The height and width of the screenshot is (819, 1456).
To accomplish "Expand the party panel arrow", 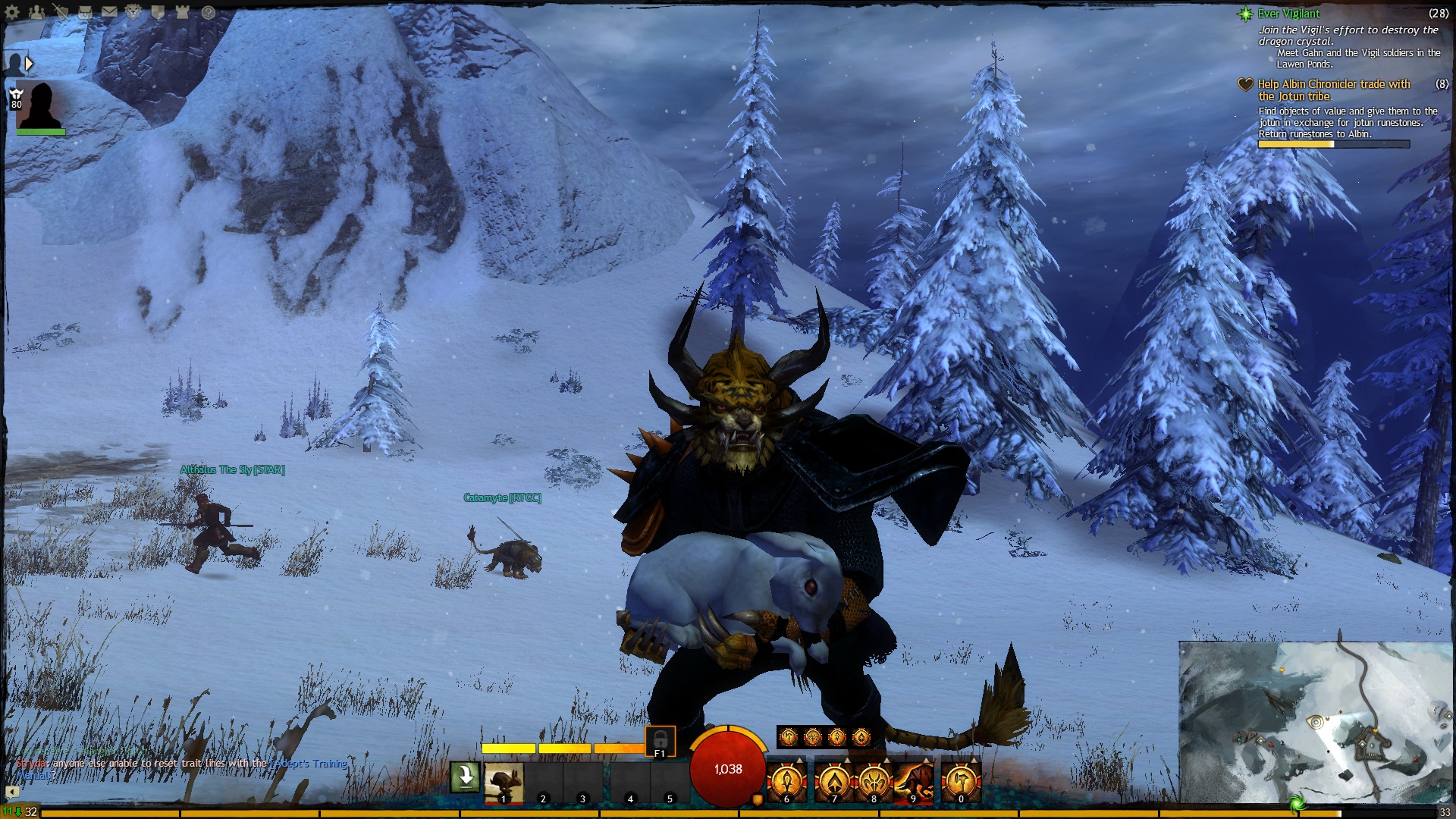I will 29,64.
